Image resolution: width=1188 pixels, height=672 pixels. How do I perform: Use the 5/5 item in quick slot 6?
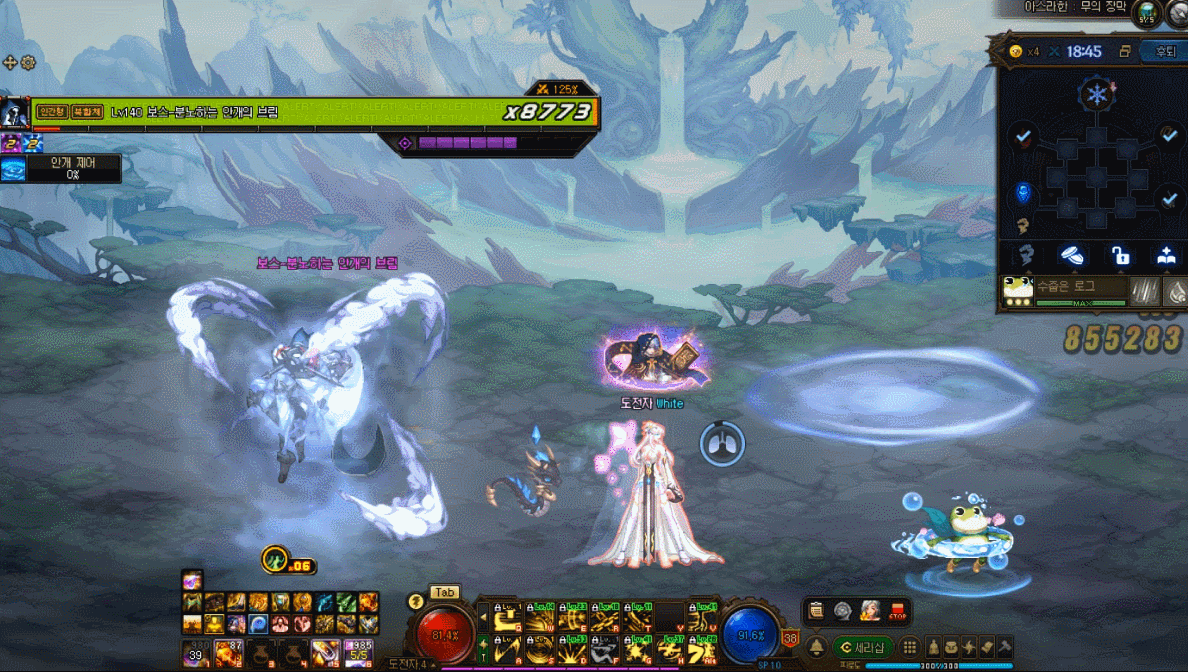click(358, 654)
